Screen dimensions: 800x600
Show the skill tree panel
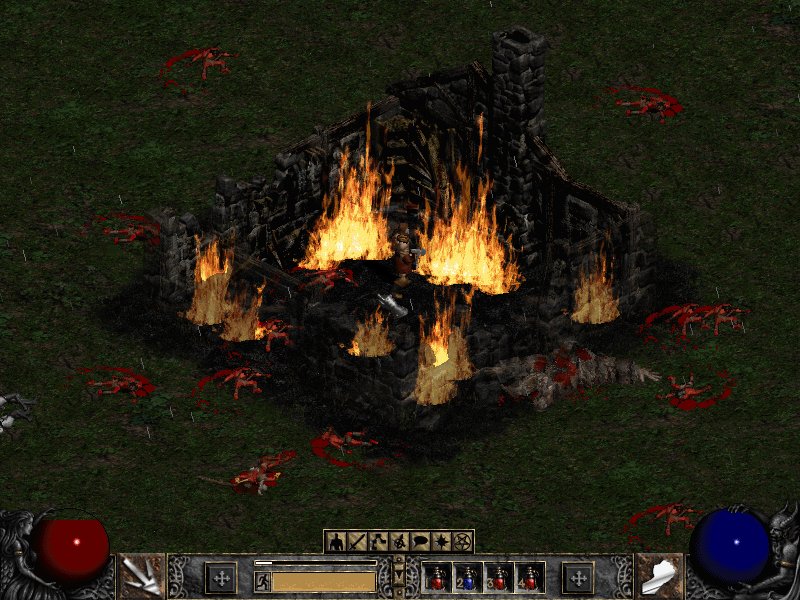(376, 542)
